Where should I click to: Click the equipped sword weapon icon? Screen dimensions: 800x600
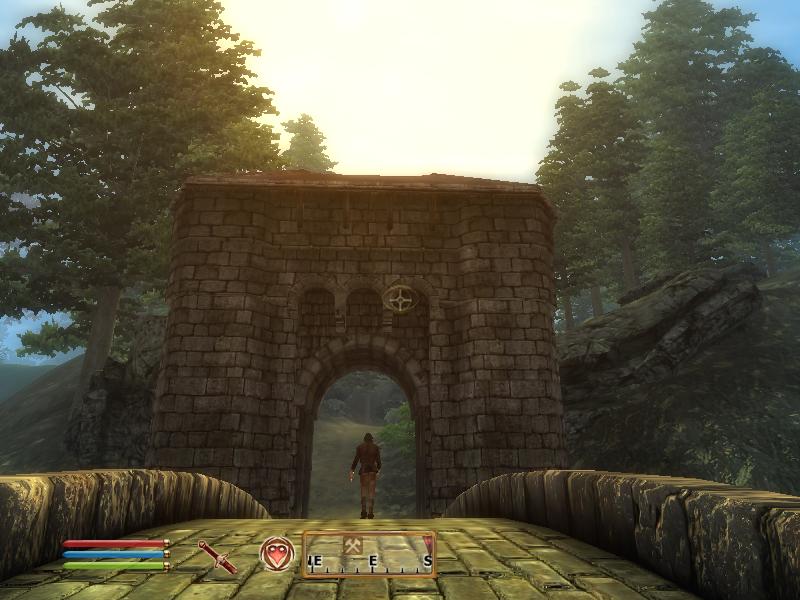[x=217, y=556]
